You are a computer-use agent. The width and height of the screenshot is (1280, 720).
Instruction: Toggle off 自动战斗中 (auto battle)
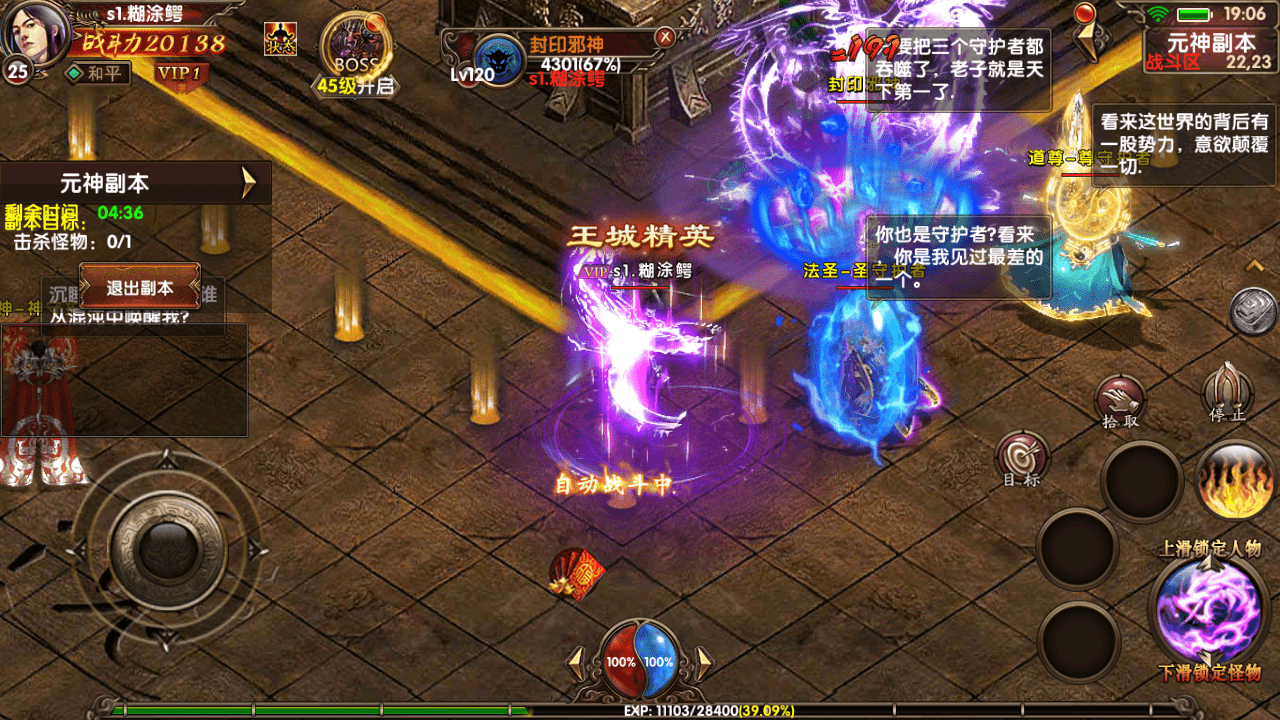(614, 484)
